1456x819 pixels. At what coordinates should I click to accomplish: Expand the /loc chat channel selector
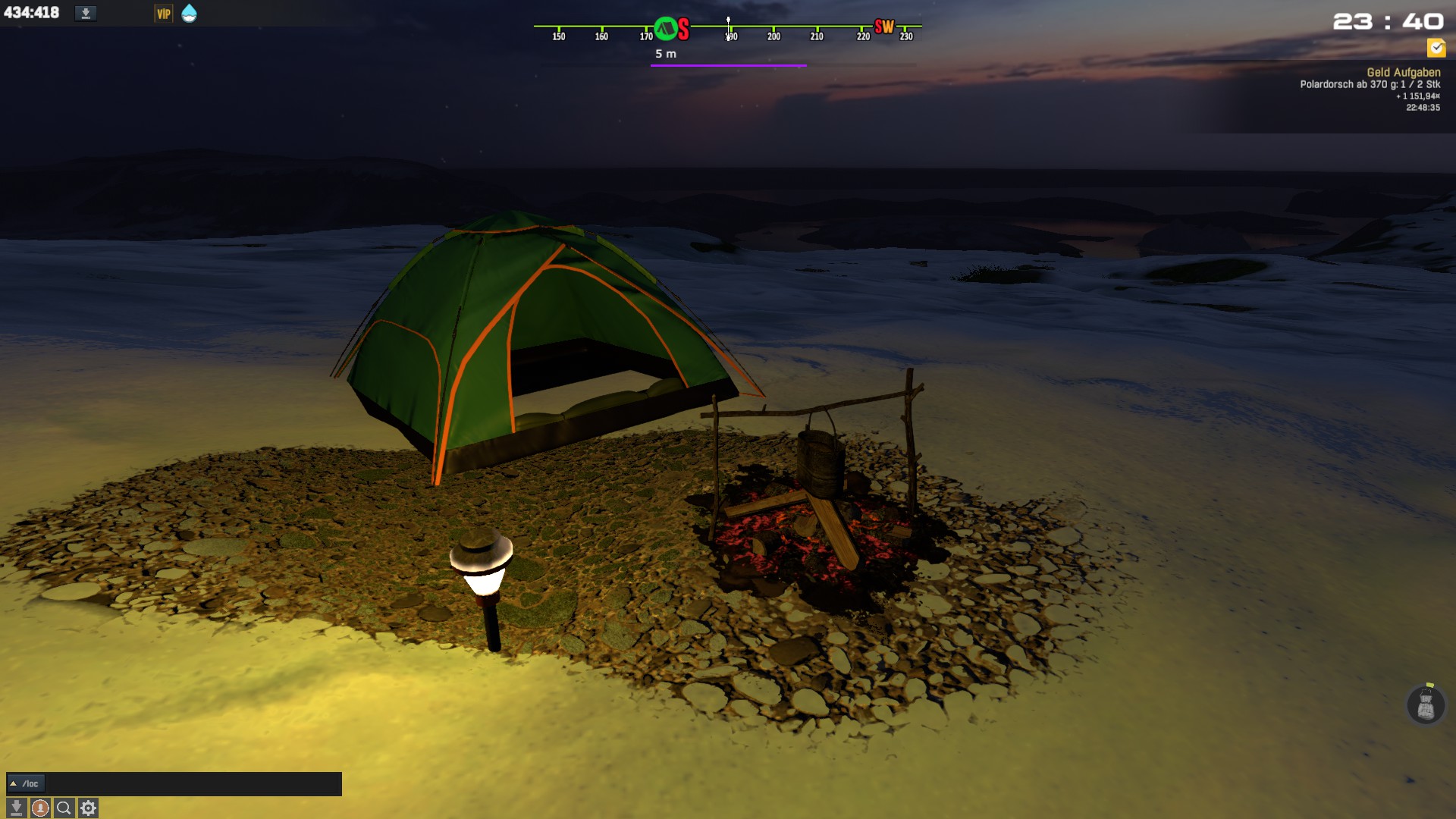point(26,783)
